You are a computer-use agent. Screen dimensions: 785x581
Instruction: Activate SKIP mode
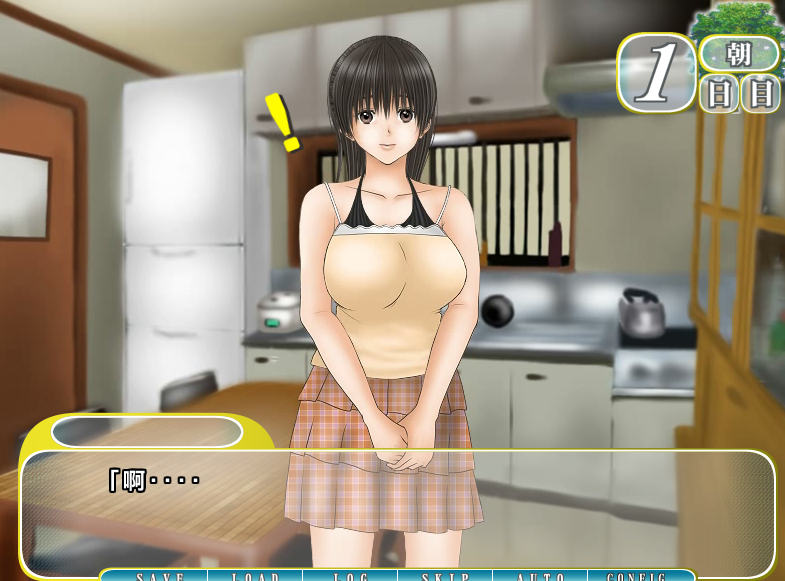coord(445,576)
